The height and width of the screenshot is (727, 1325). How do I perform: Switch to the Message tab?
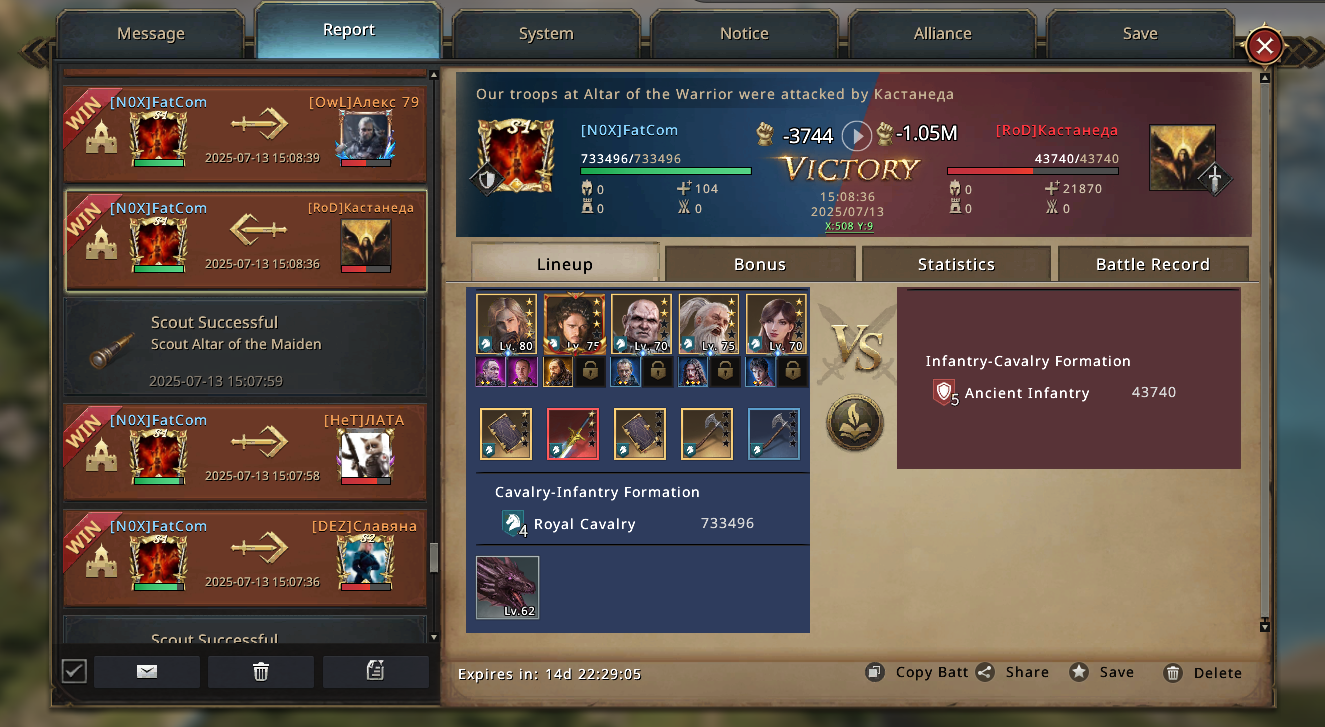(x=151, y=34)
